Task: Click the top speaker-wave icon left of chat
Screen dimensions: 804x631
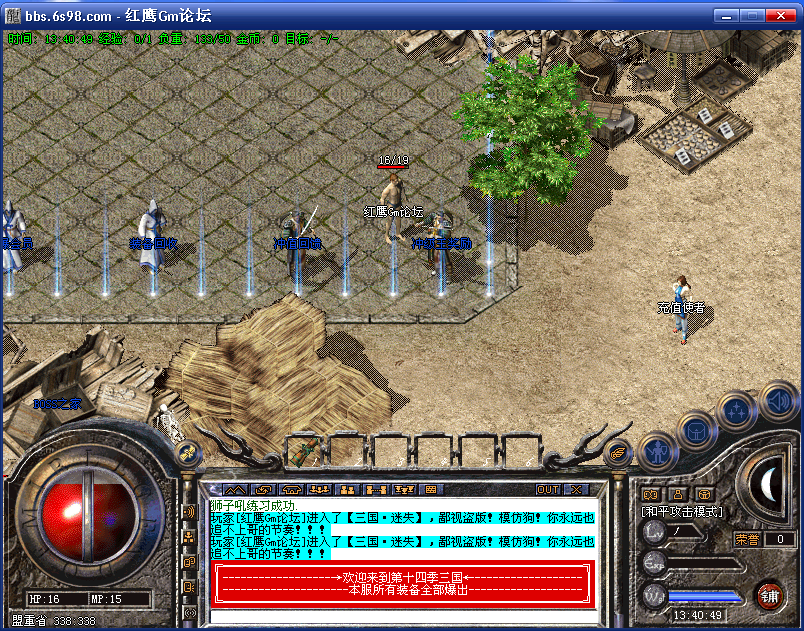Action: [x=189, y=512]
